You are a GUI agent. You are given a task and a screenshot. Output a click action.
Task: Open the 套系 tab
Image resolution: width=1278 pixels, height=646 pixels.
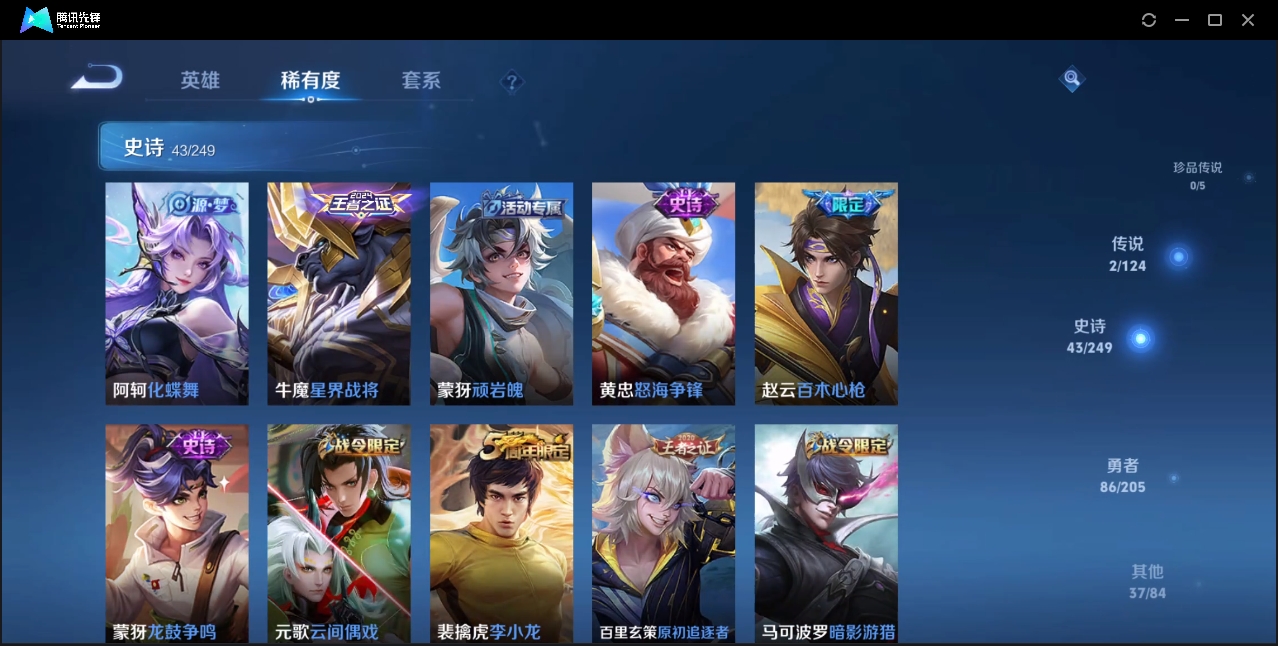[421, 80]
